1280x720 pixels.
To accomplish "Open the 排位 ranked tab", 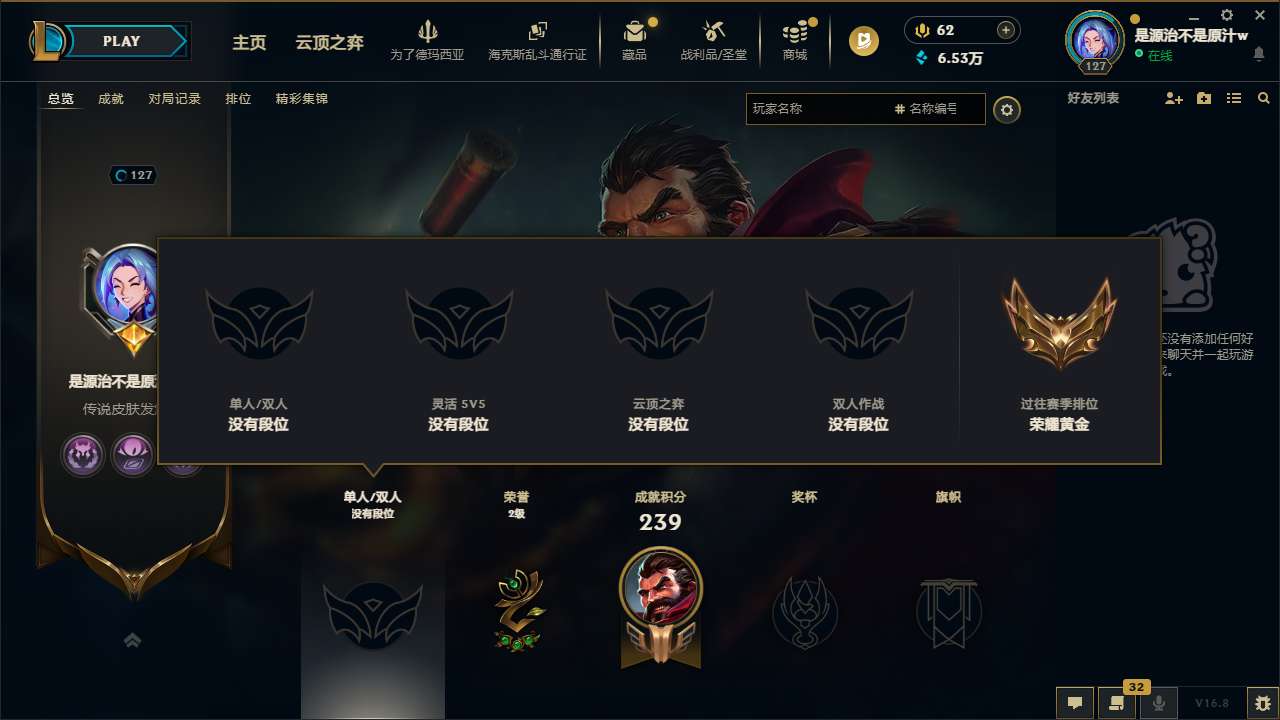I will 238,99.
